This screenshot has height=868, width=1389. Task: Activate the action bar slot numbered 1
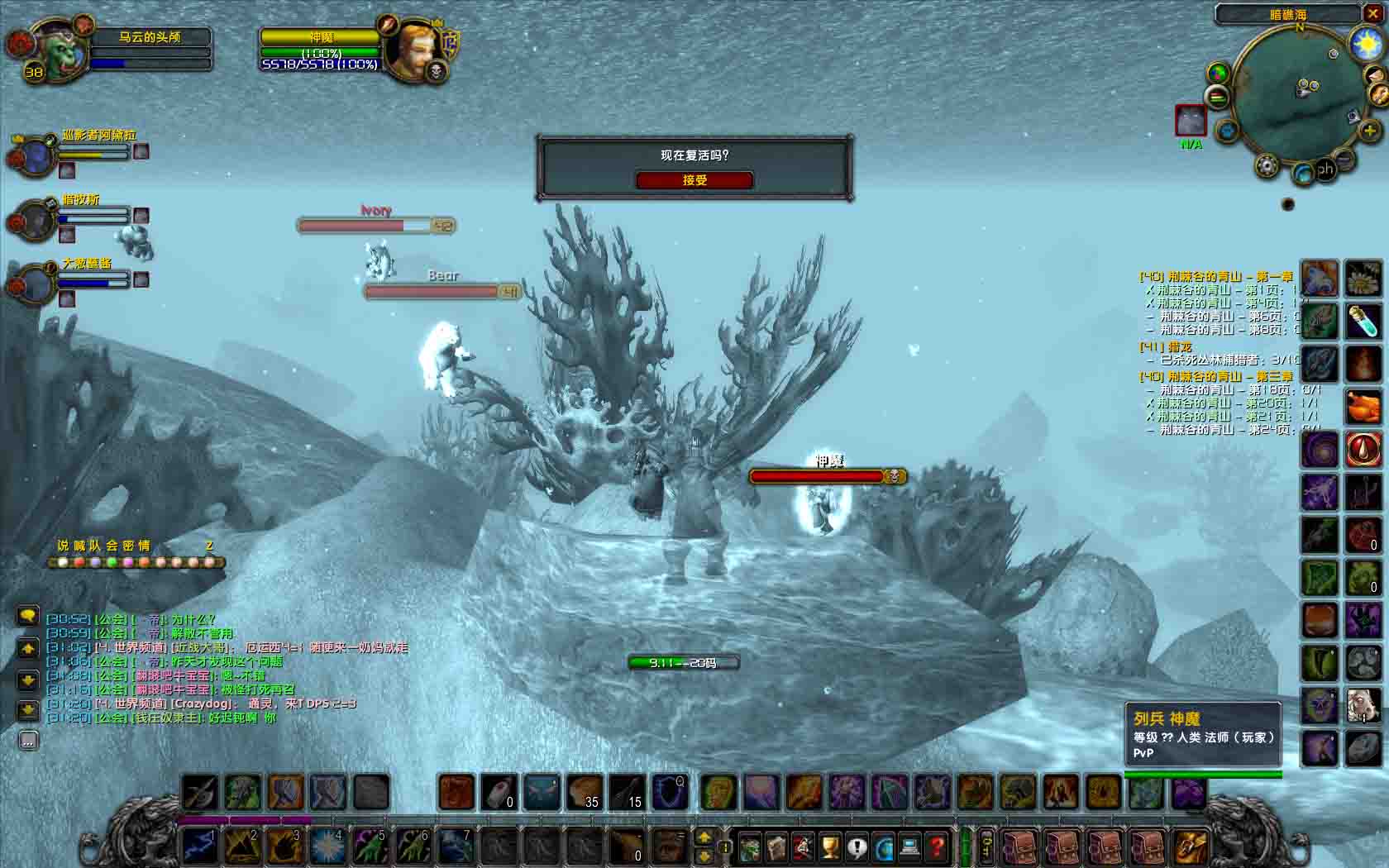click(199, 846)
